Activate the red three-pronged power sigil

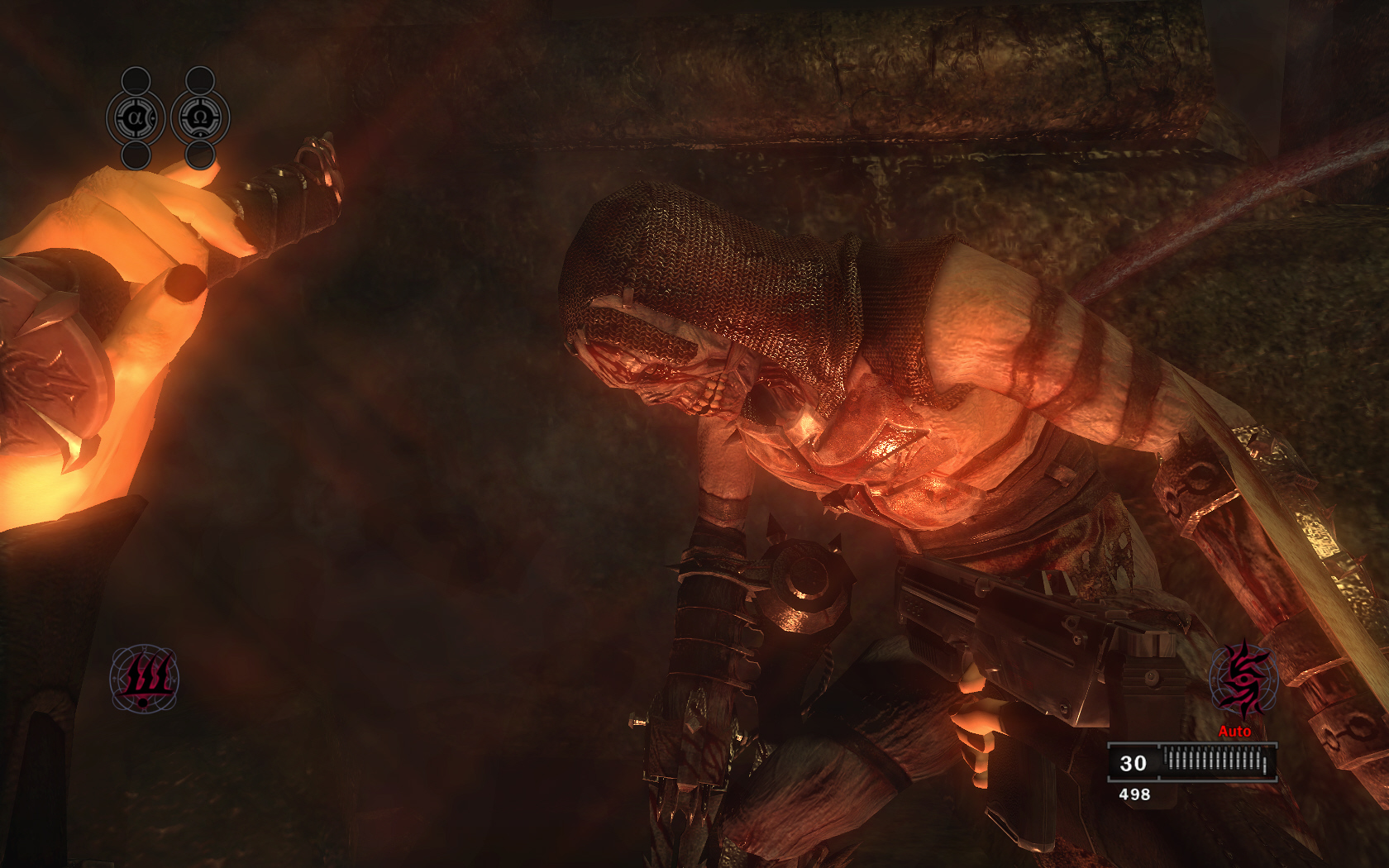click(144, 679)
